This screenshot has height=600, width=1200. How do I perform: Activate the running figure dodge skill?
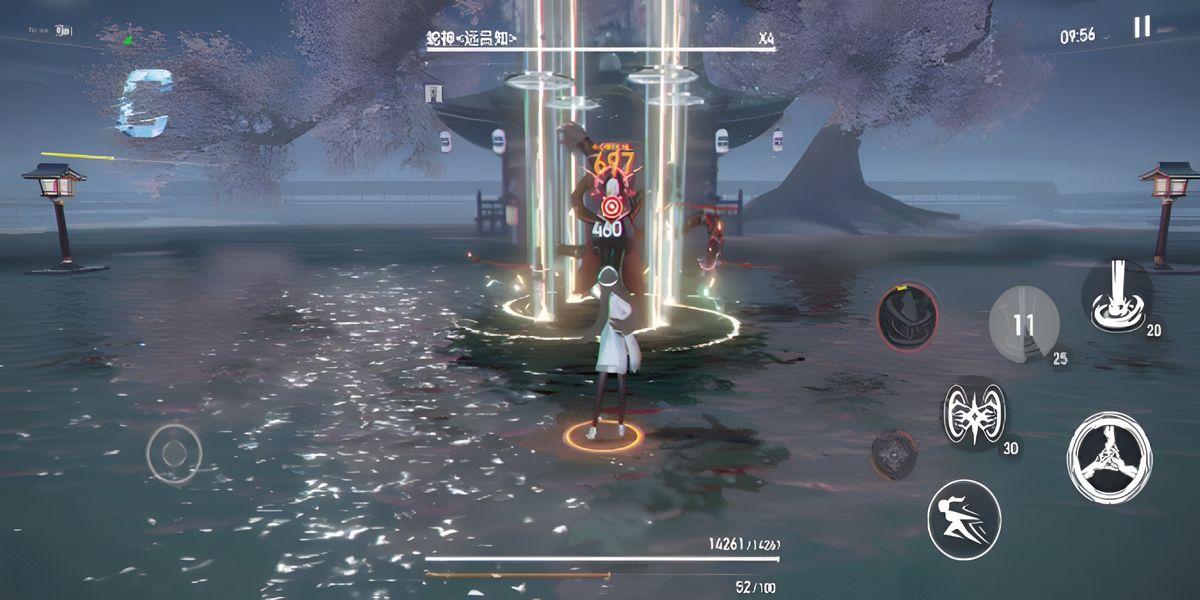point(964,519)
